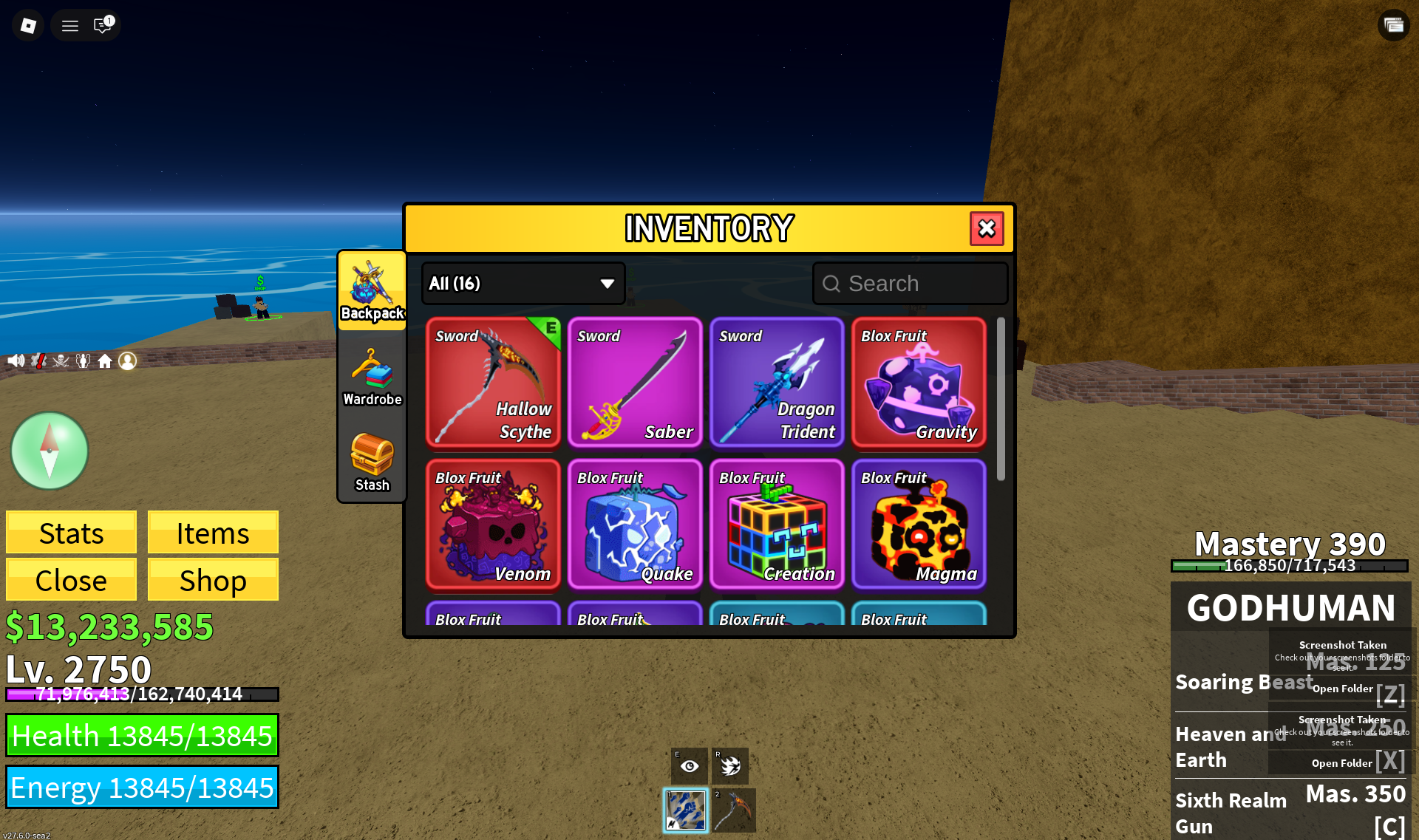This screenshot has height=840, width=1419.
Task: Select the Creation Blox Fruit
Action: (777, 524)
